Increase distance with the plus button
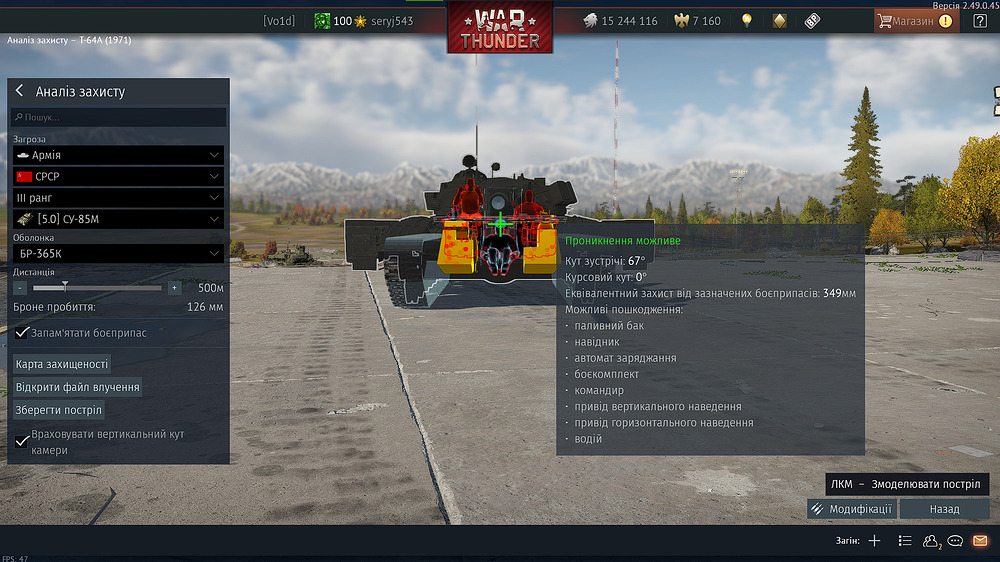Screen dimensions: 1000x562 (174, 288)
